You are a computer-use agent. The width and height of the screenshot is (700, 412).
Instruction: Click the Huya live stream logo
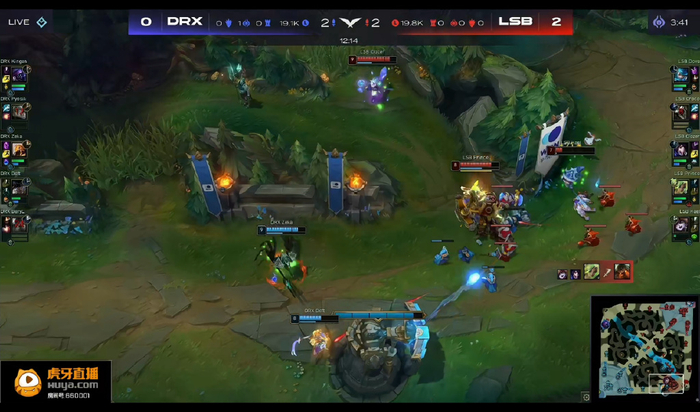coord(56,380)
